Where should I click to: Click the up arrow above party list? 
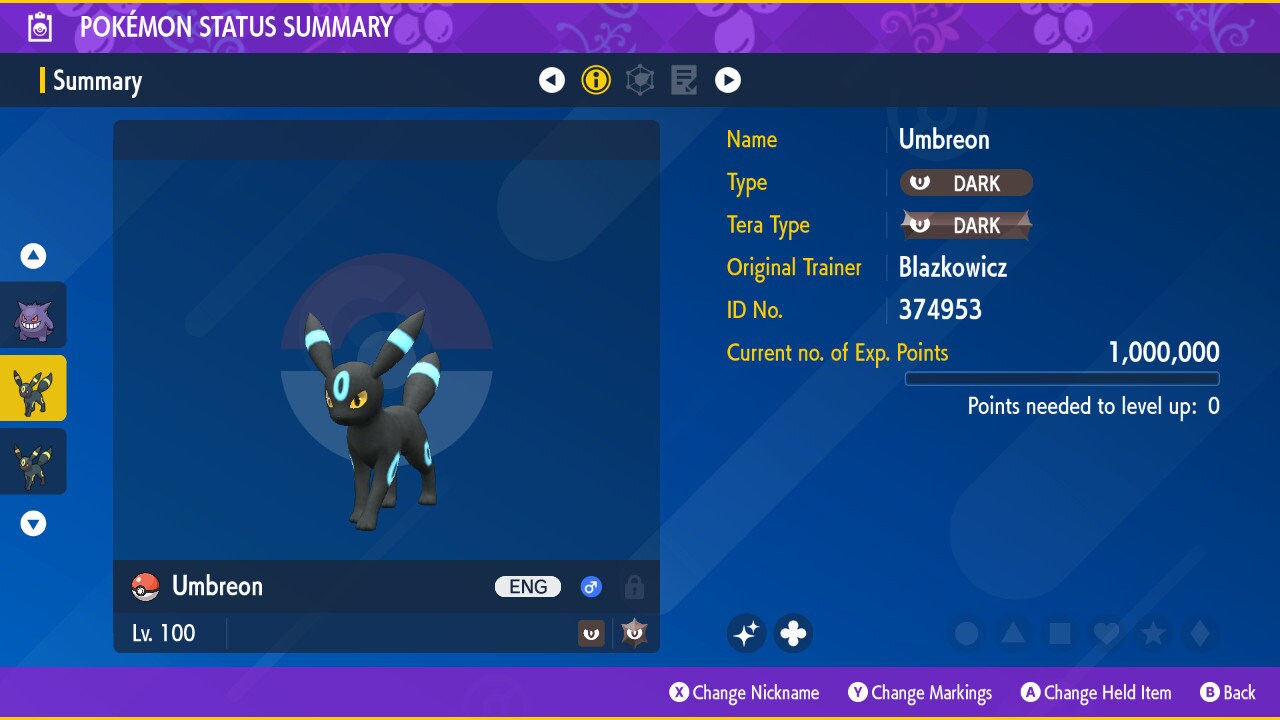pos(34,257)
